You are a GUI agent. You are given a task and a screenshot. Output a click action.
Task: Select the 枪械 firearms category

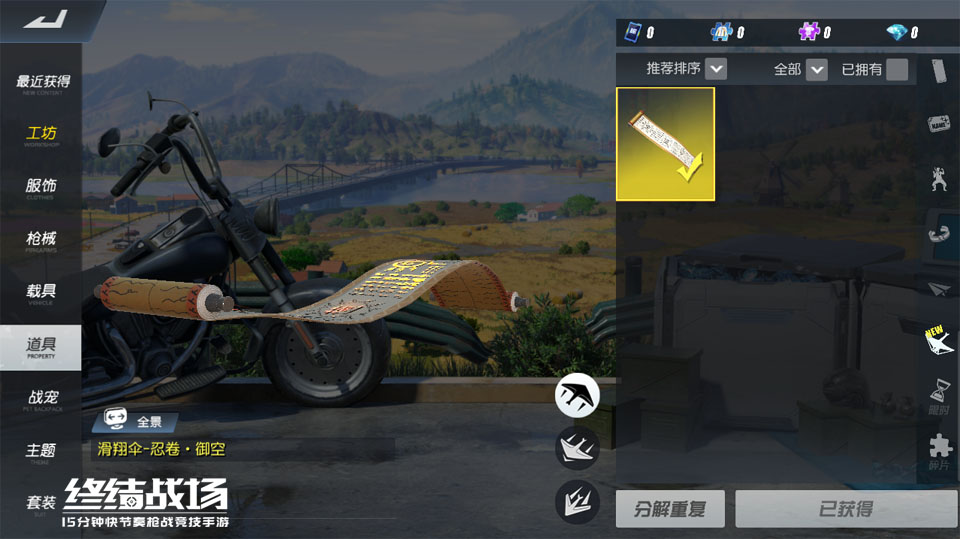click(x=42, y=240)
